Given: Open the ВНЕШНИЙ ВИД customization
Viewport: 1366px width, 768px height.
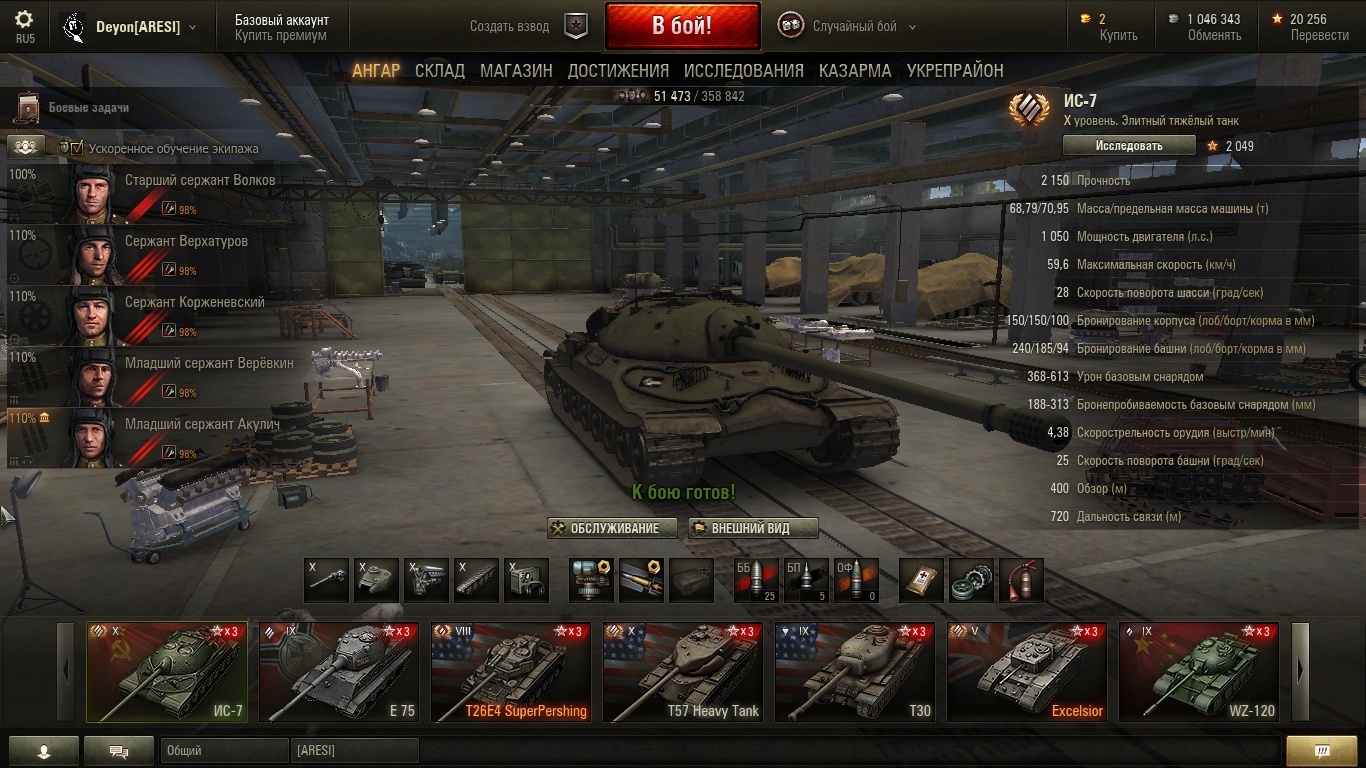Looking at the screenshot, I should tap(753, 528).
